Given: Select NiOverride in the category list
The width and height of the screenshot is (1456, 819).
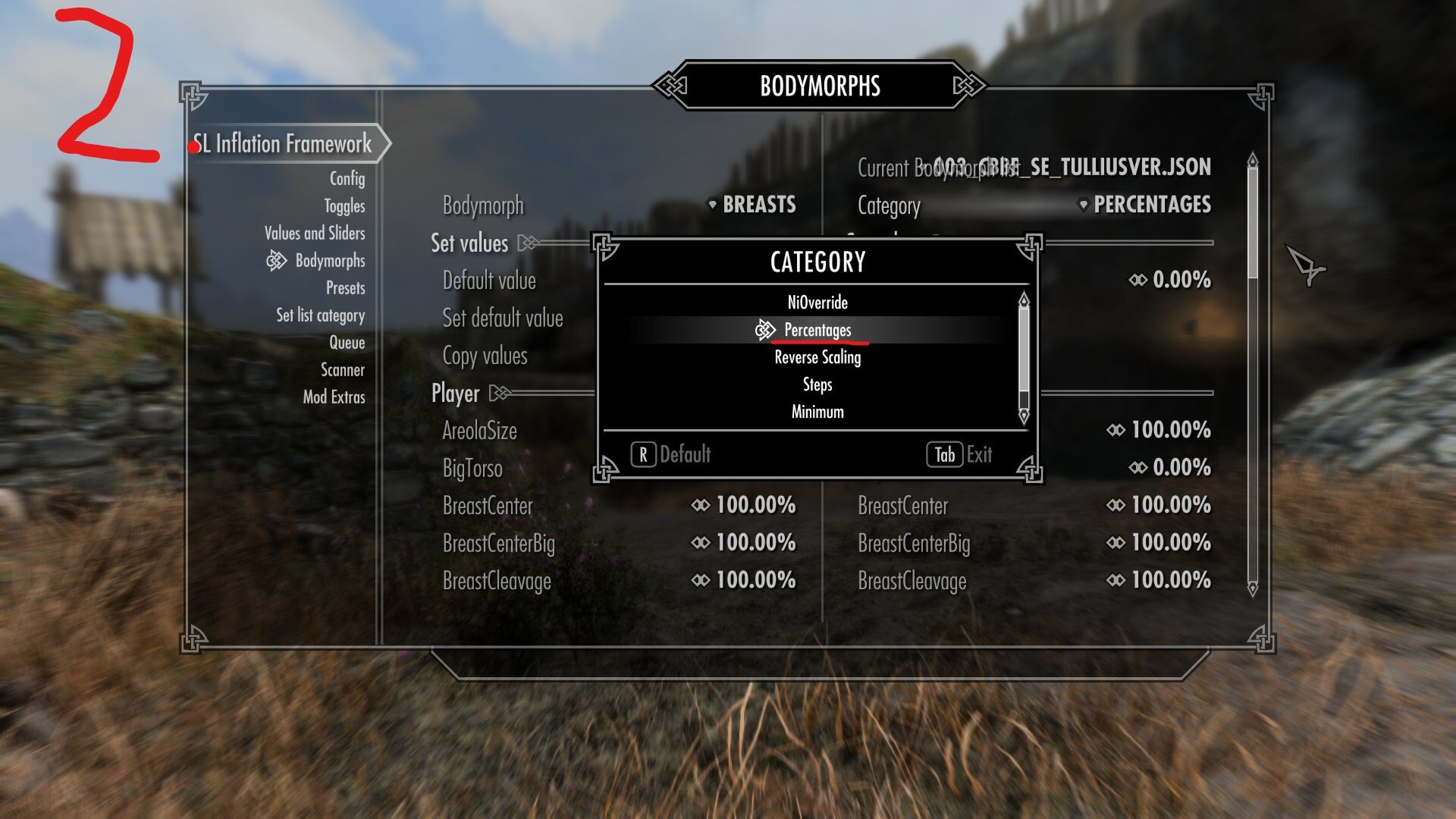Looking at the screenshot, I should point(817,303).
